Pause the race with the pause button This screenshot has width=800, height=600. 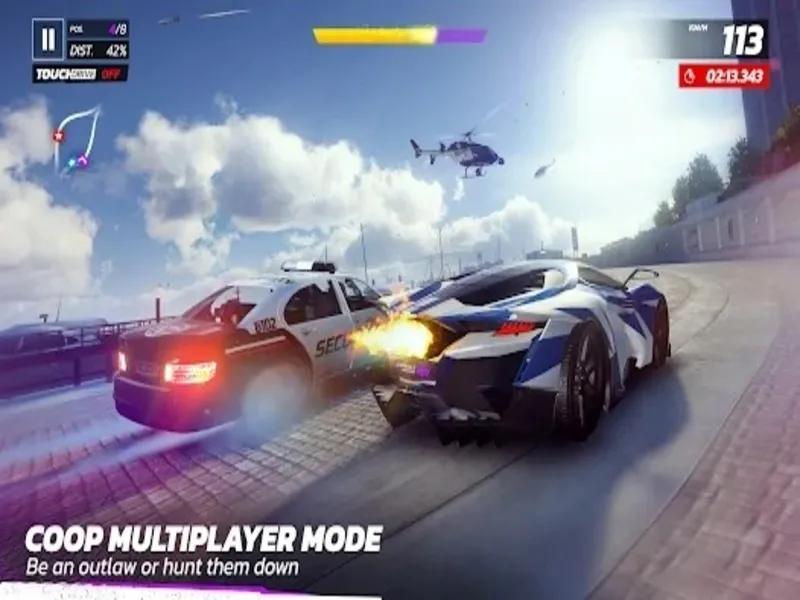pos(47,39)
